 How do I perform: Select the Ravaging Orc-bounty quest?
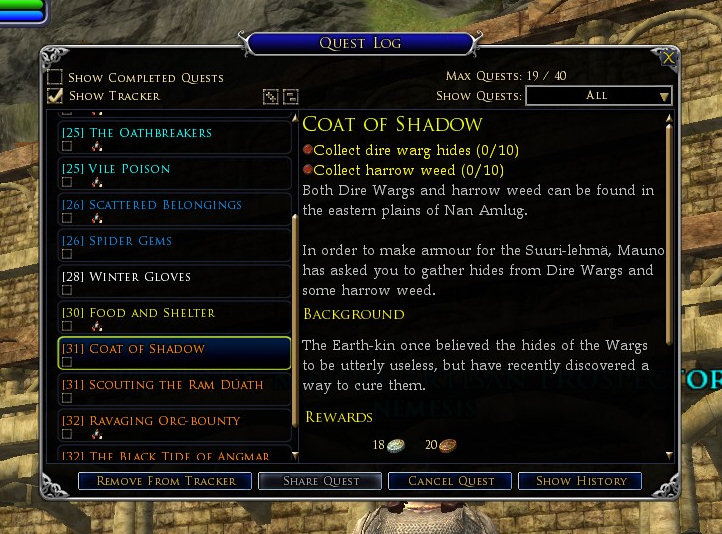point(165,421)
